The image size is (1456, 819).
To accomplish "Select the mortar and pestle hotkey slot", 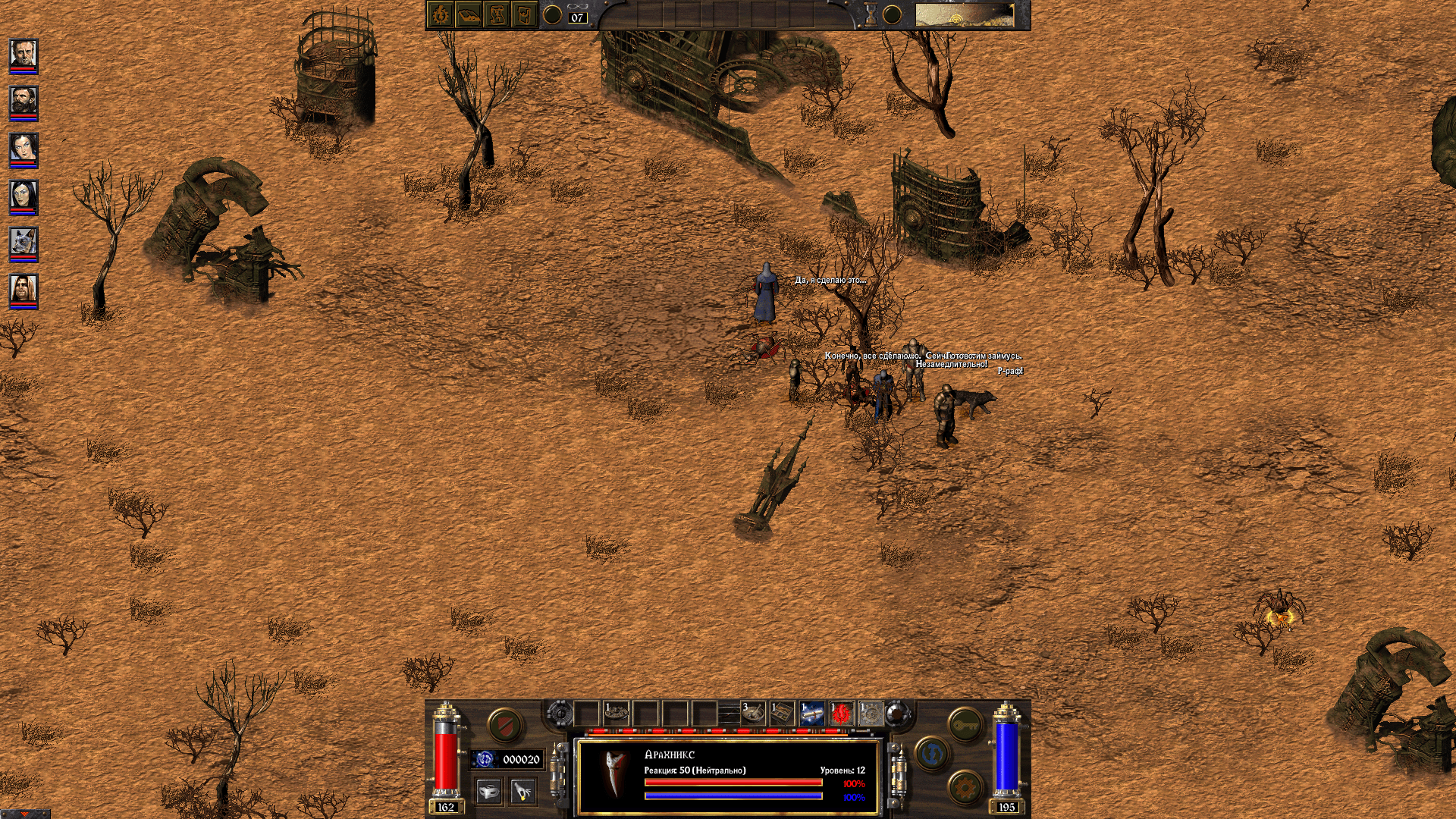I will click(753, 714).
